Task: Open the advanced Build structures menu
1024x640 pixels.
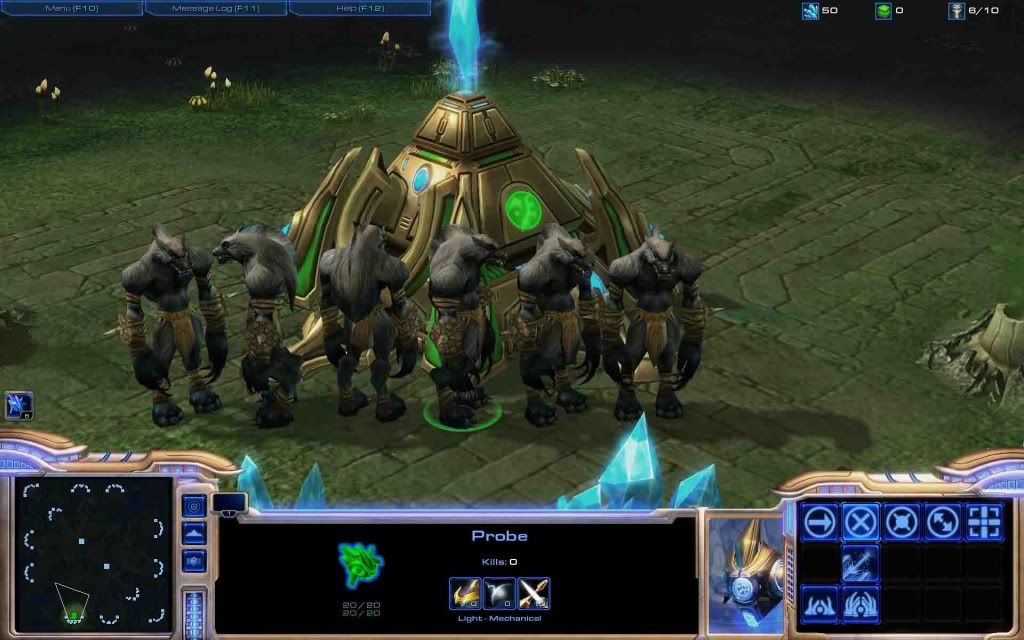Action: [x=861, y=604]
